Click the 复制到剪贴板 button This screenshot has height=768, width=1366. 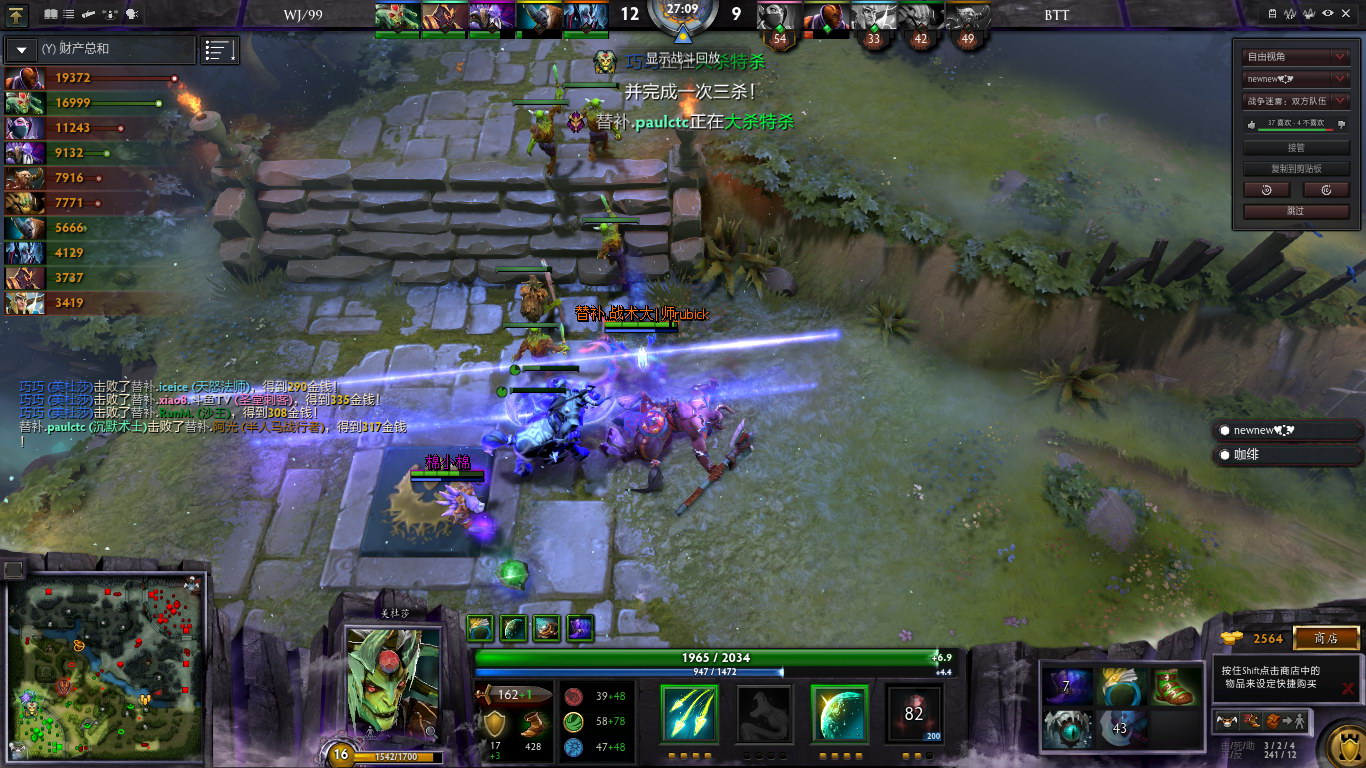click(1297, 169)
